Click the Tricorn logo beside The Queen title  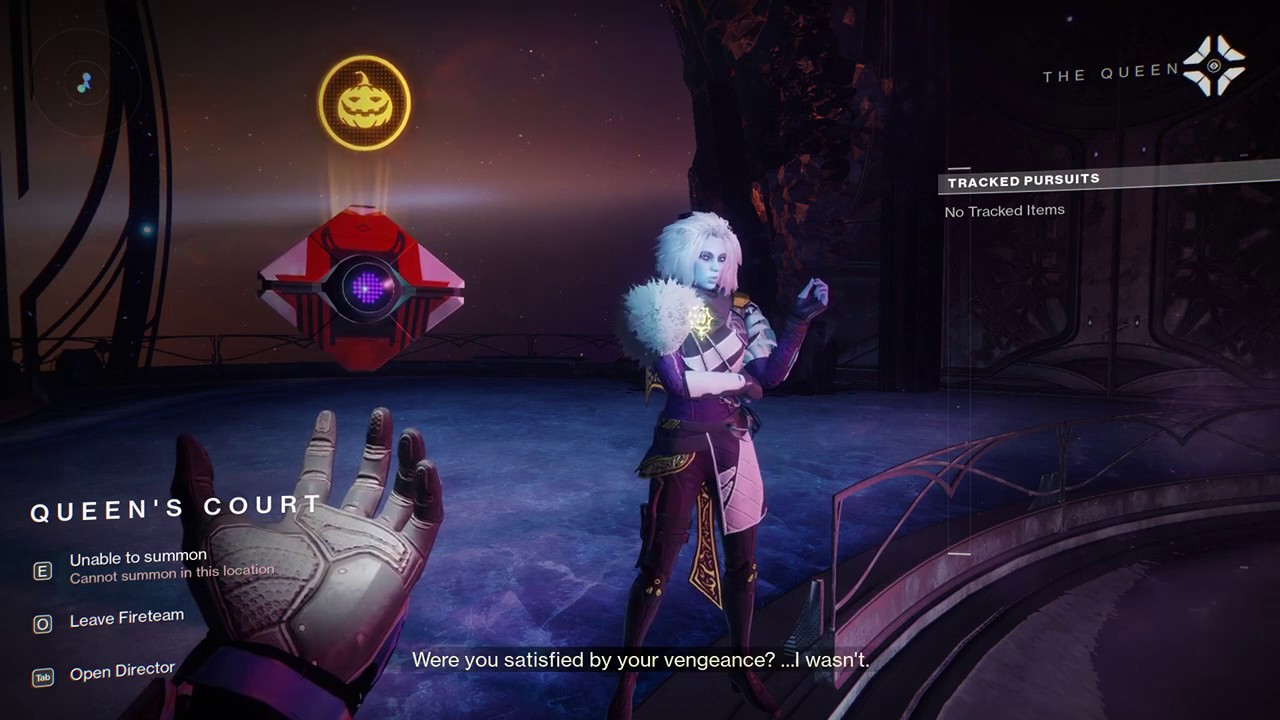[x=1213, y=67]
